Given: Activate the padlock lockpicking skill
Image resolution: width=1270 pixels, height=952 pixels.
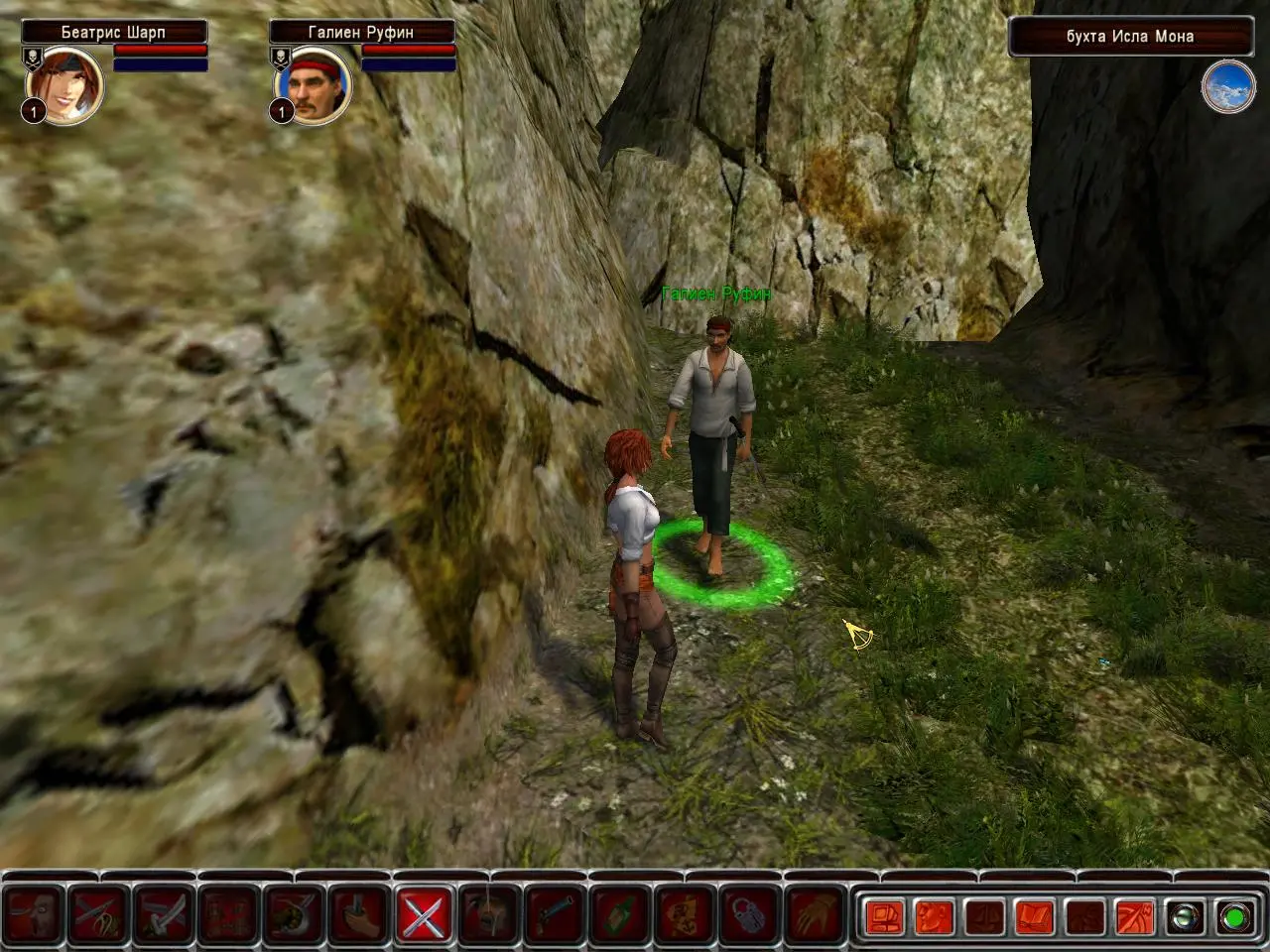Looking at the screenshot, I should click(752, 914).
